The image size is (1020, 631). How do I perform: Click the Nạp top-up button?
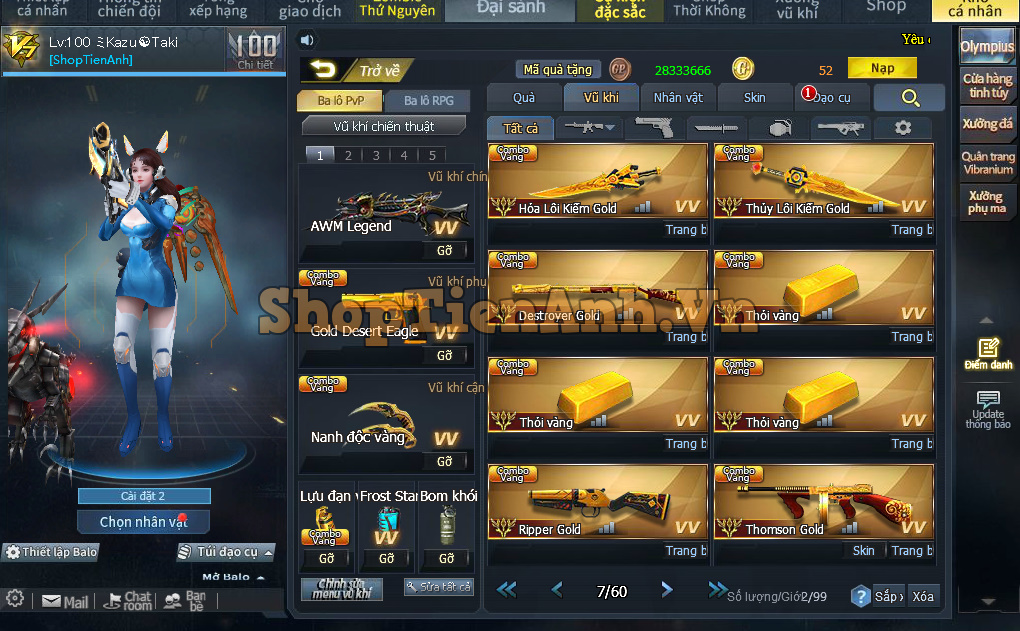[x=882, y=69]
